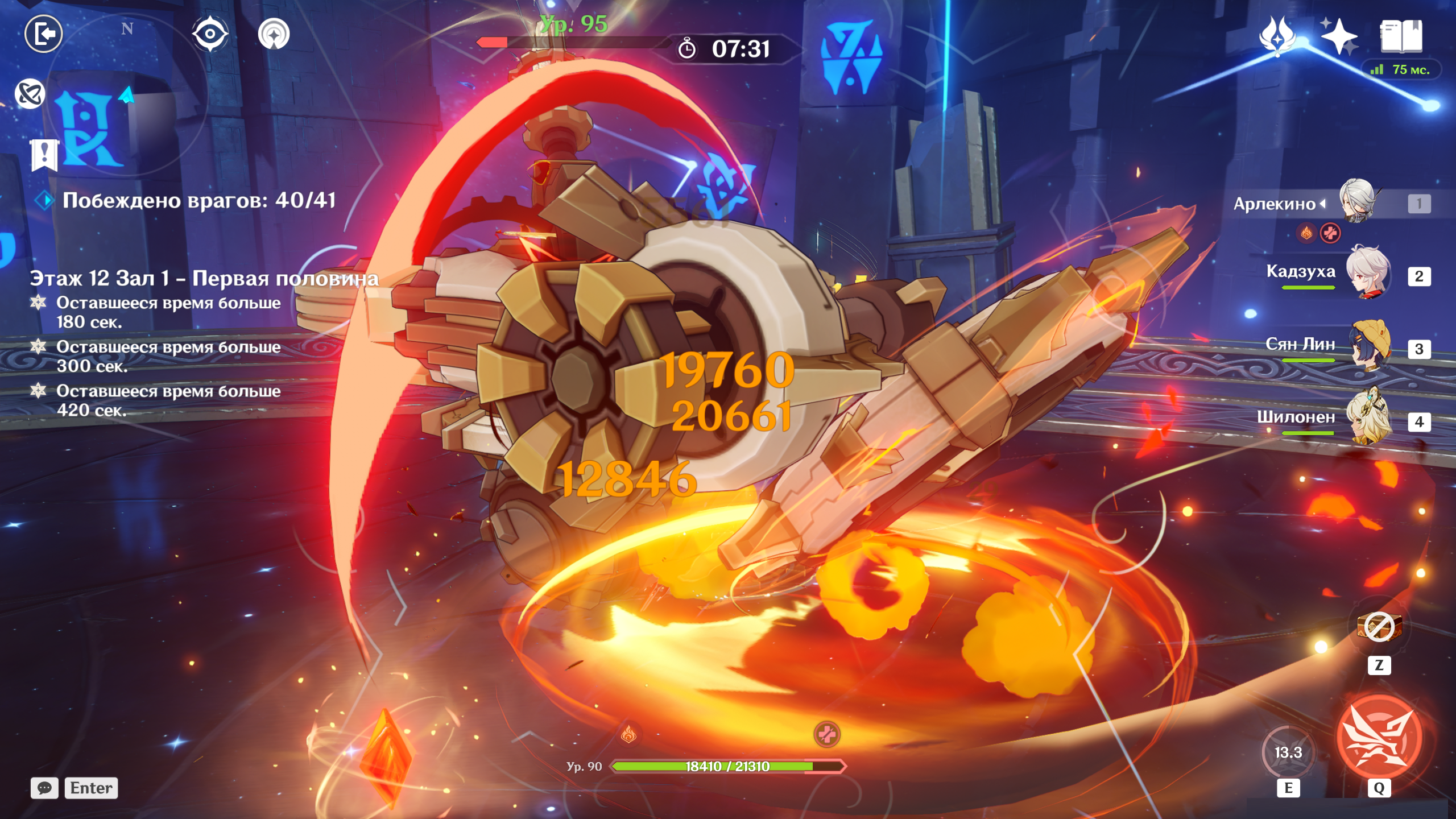Use the Elemental Skill on cooldown
The height and width of the screenshot is (819, 1456).
coord(1288,752)
